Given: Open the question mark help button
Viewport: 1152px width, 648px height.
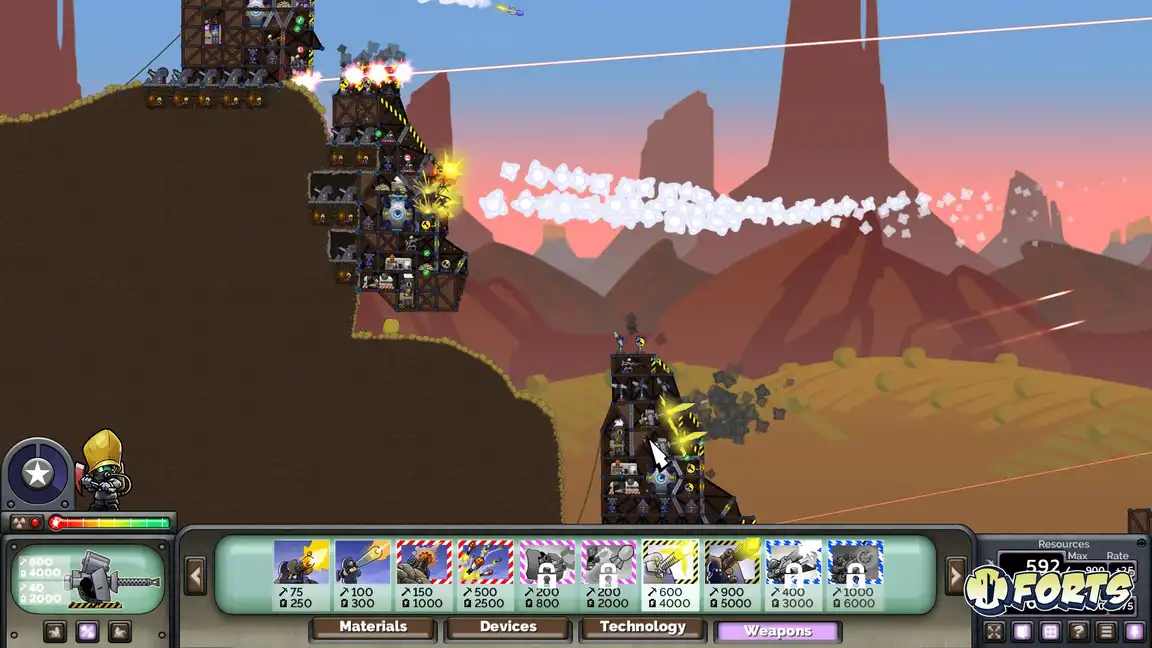Looking at the screenshot, I should coord(1078,631).
